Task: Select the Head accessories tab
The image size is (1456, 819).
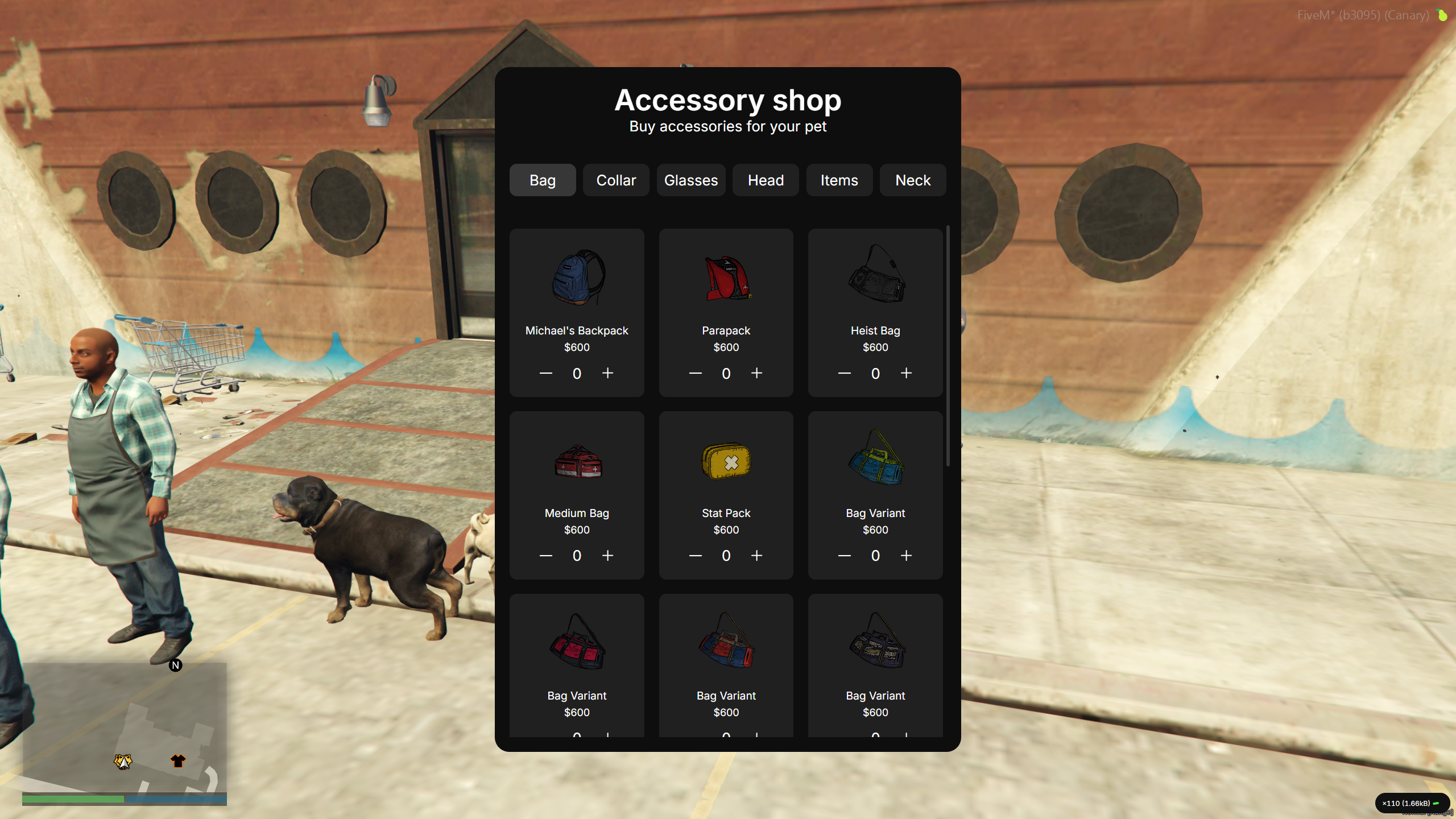Action: (765, 180)
